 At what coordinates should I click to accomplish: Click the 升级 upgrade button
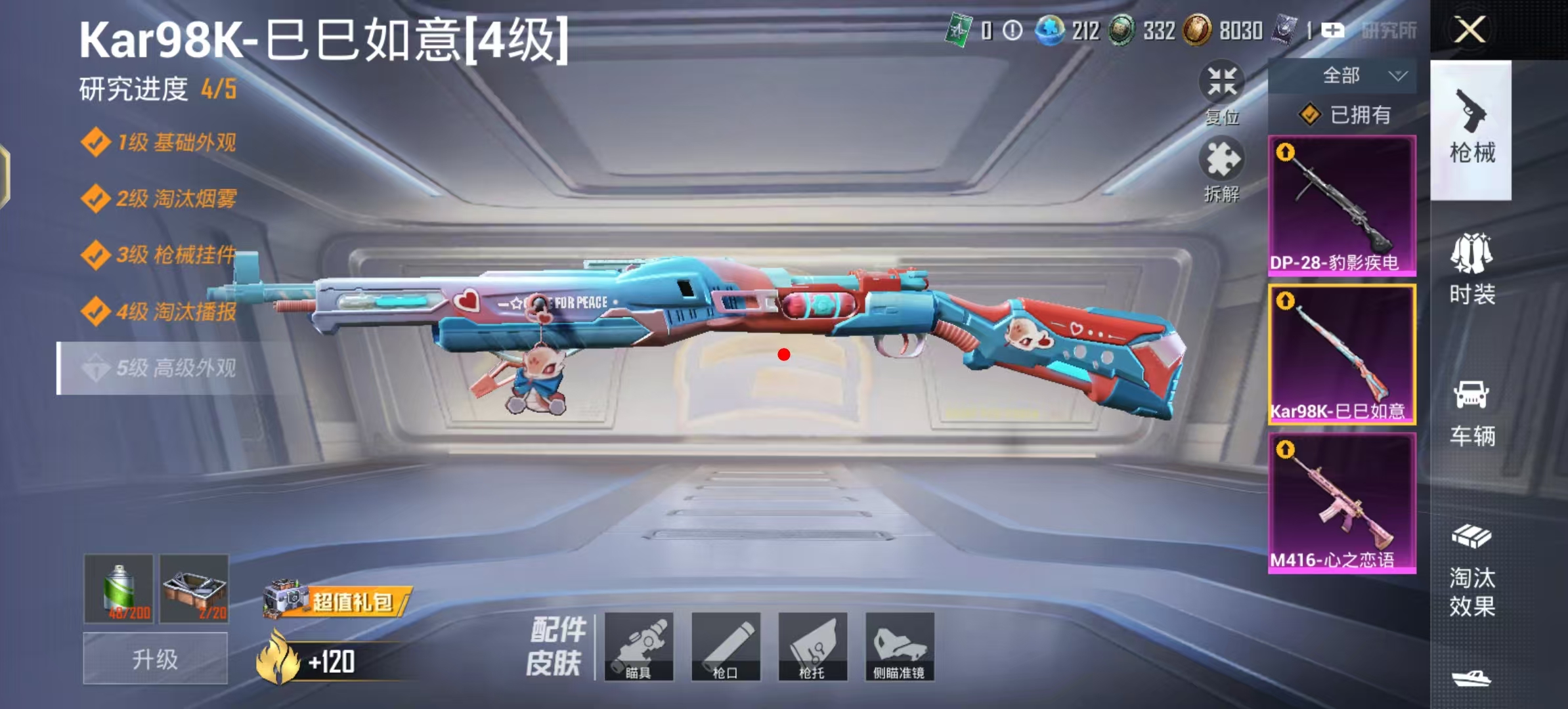click(155, 659)
